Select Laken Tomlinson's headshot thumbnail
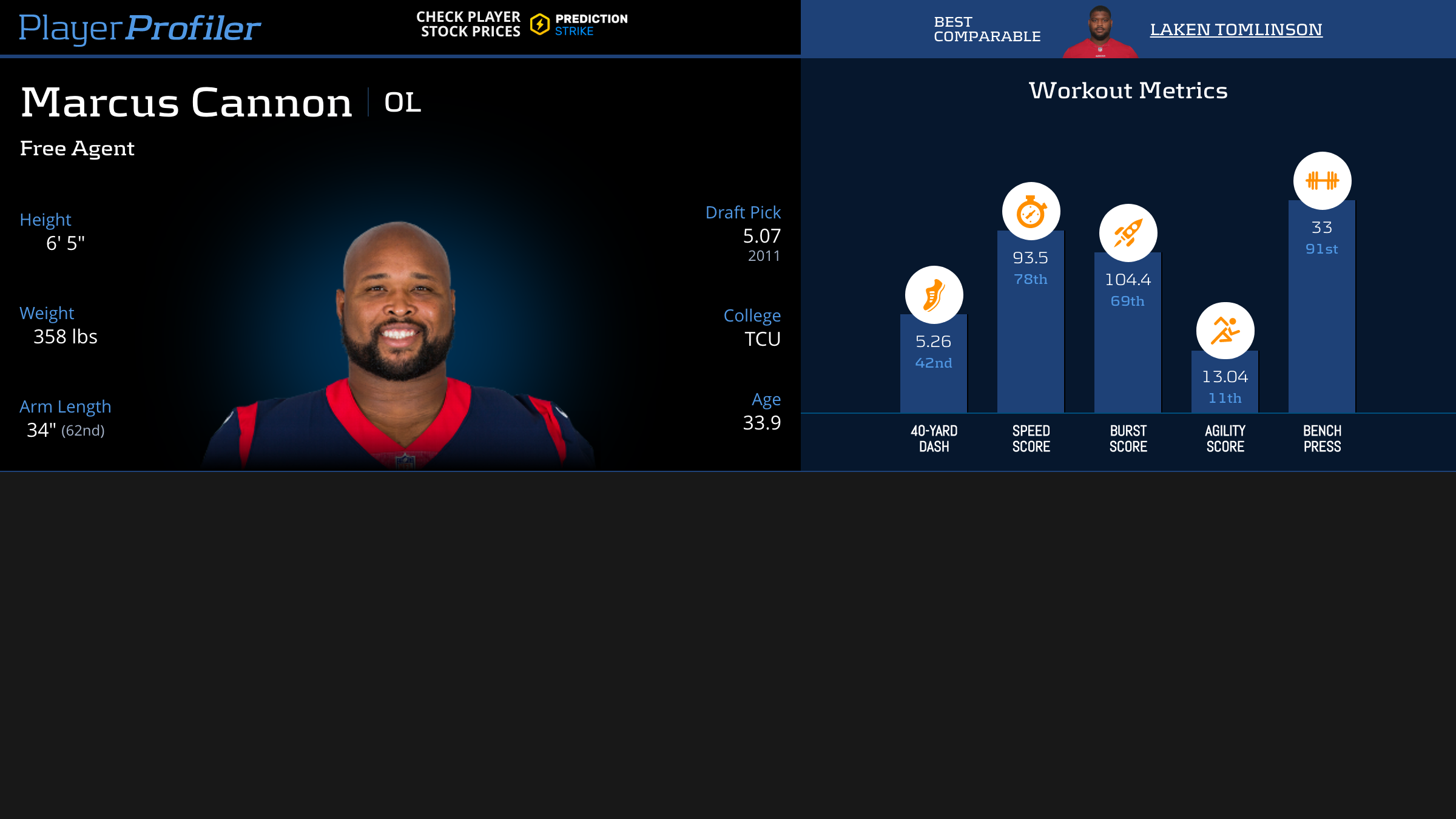 tap(1100, 32)
